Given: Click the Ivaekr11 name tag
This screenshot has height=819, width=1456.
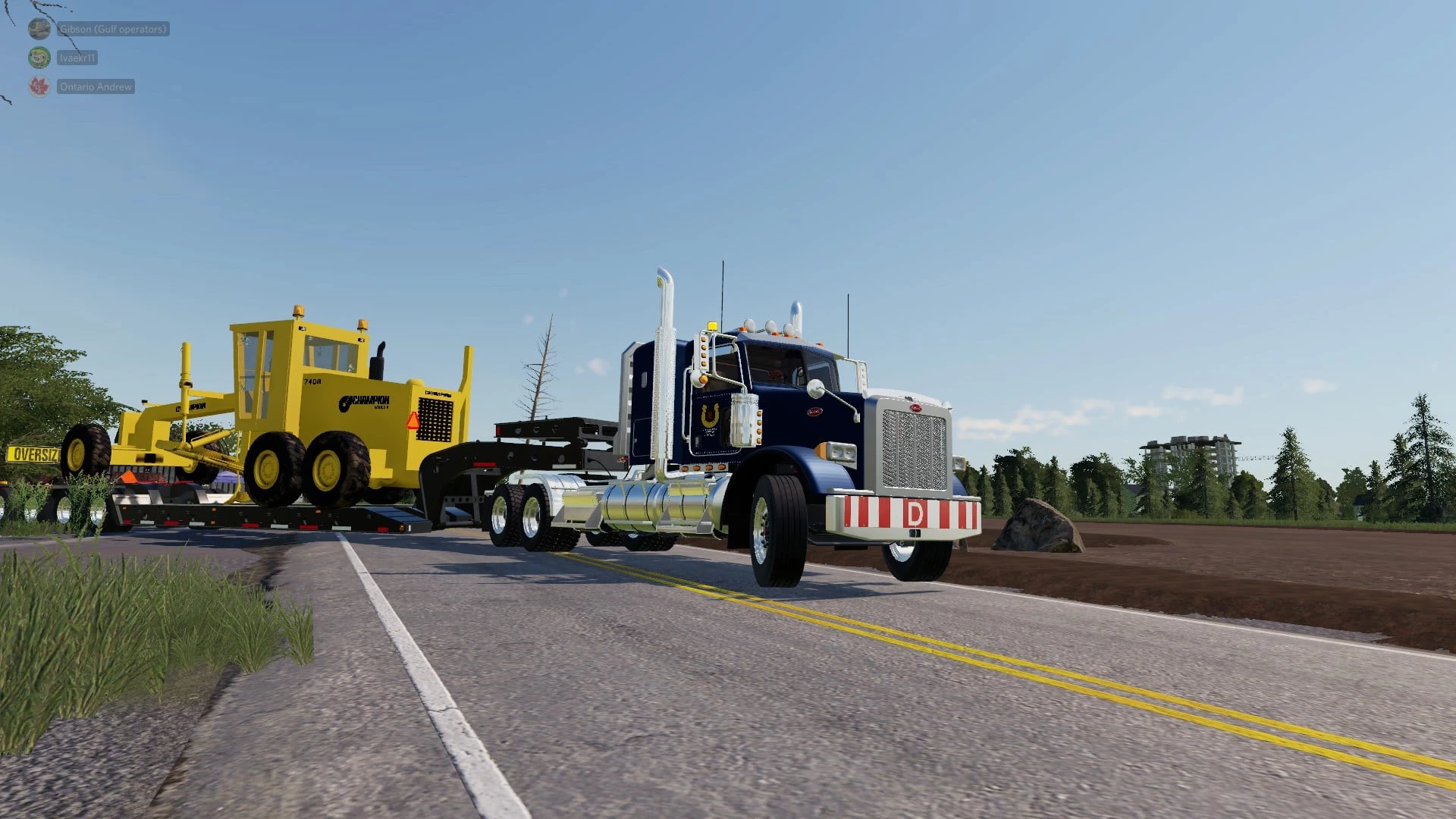Looking at the screenshot, I should pyautogui.click(x=80, y=58).
